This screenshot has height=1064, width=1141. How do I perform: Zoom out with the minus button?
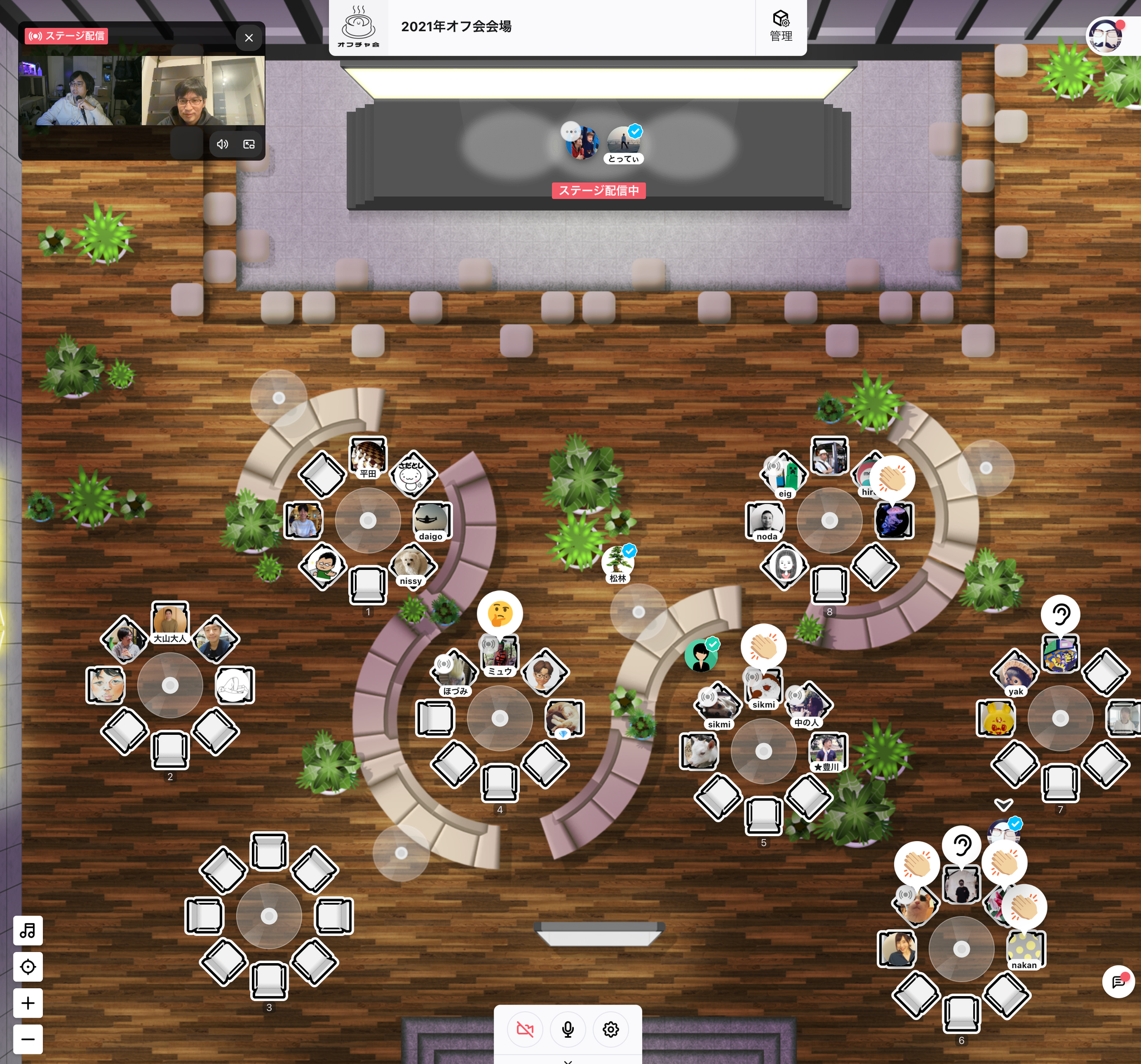27,1039
